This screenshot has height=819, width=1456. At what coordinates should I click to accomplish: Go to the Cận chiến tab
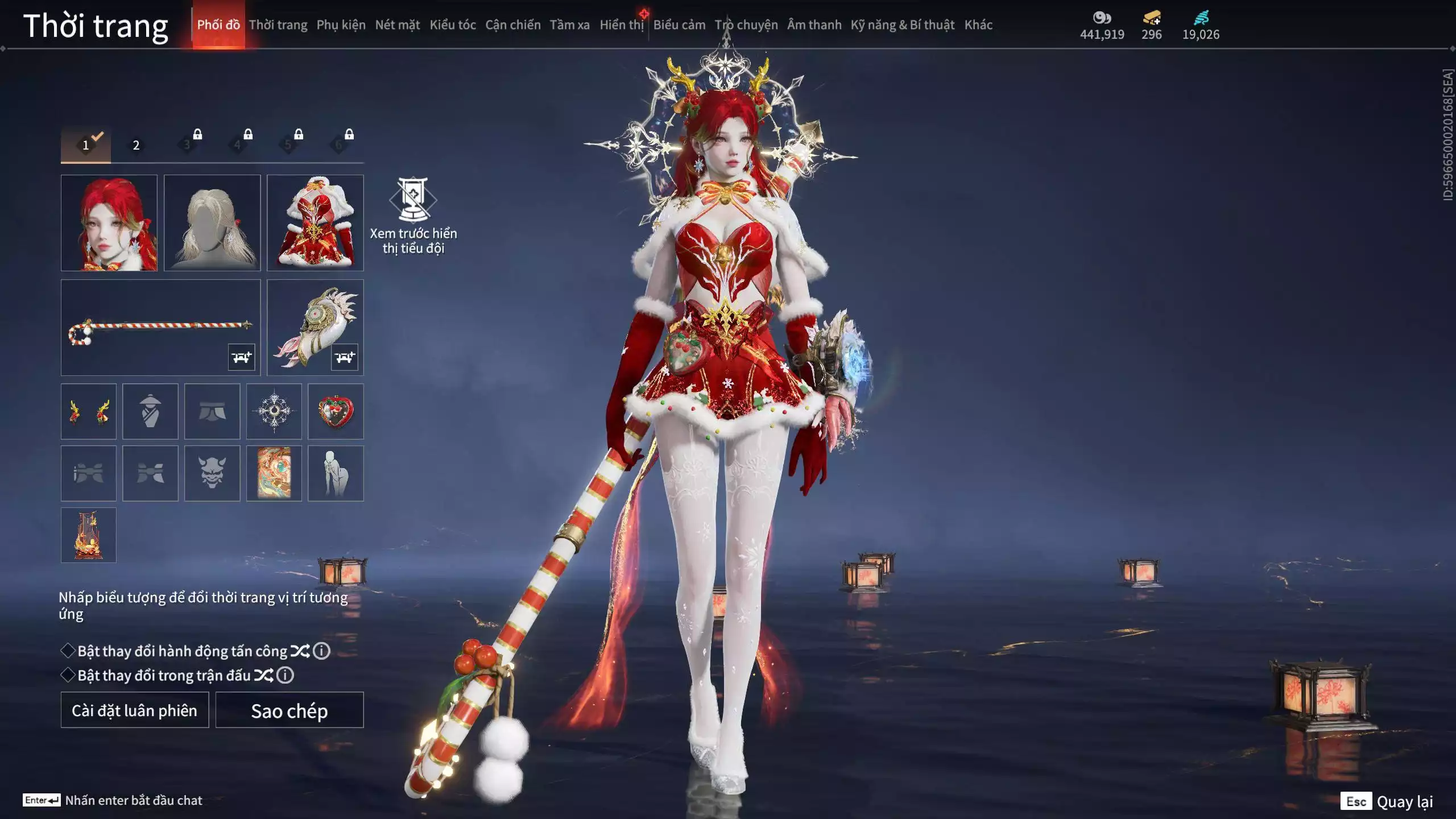[512, 25]
